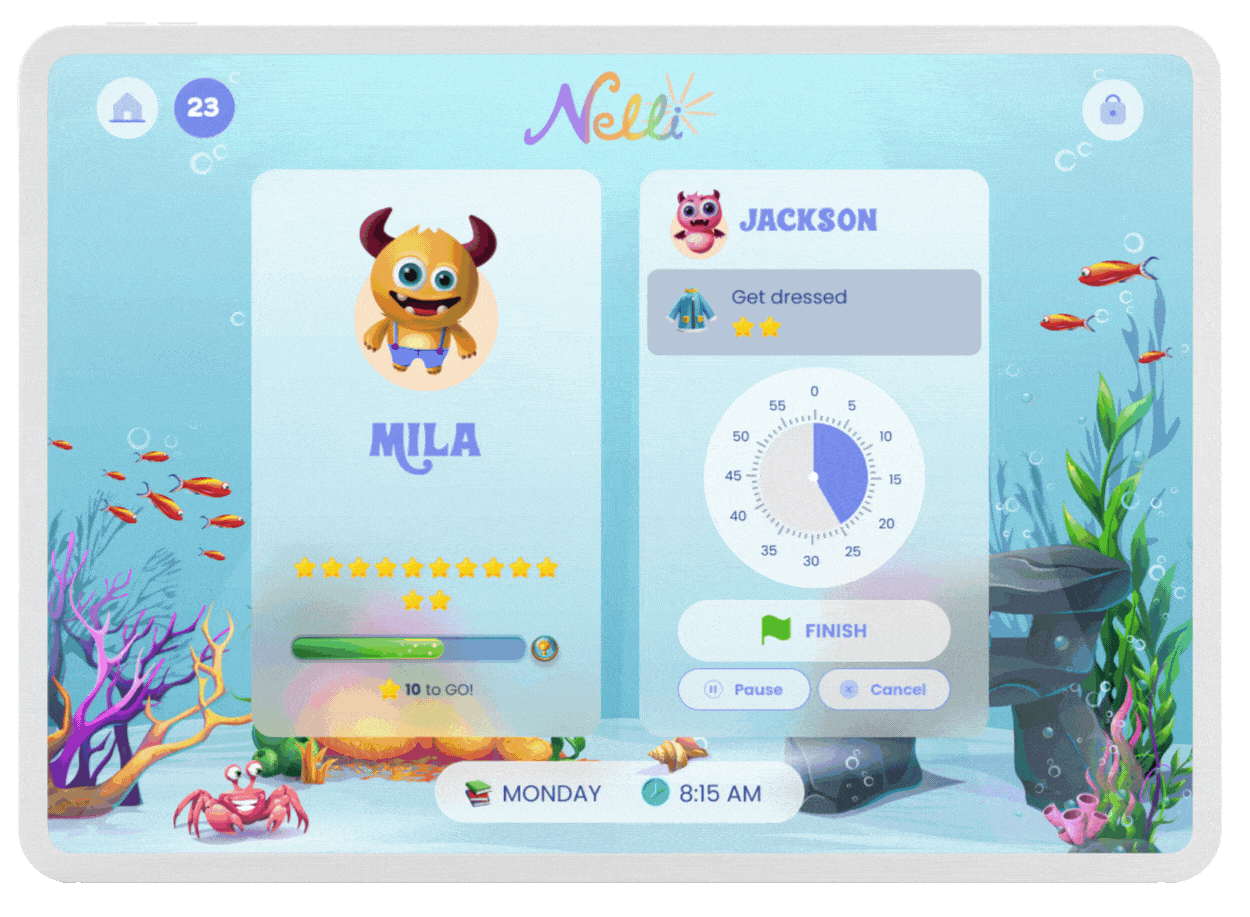Open the lock icon button

1112,109
